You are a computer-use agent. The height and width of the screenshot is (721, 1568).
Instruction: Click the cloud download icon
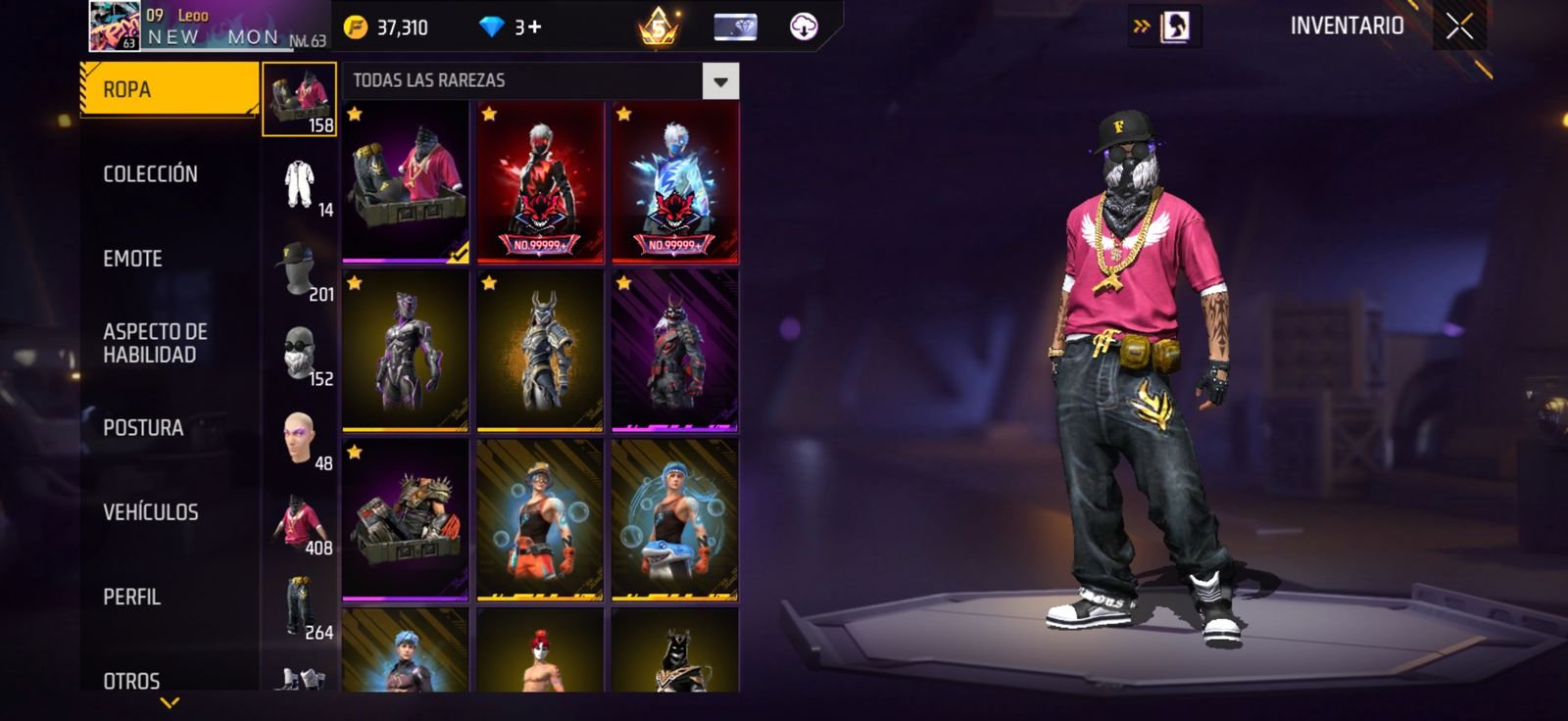click(806, 26)
